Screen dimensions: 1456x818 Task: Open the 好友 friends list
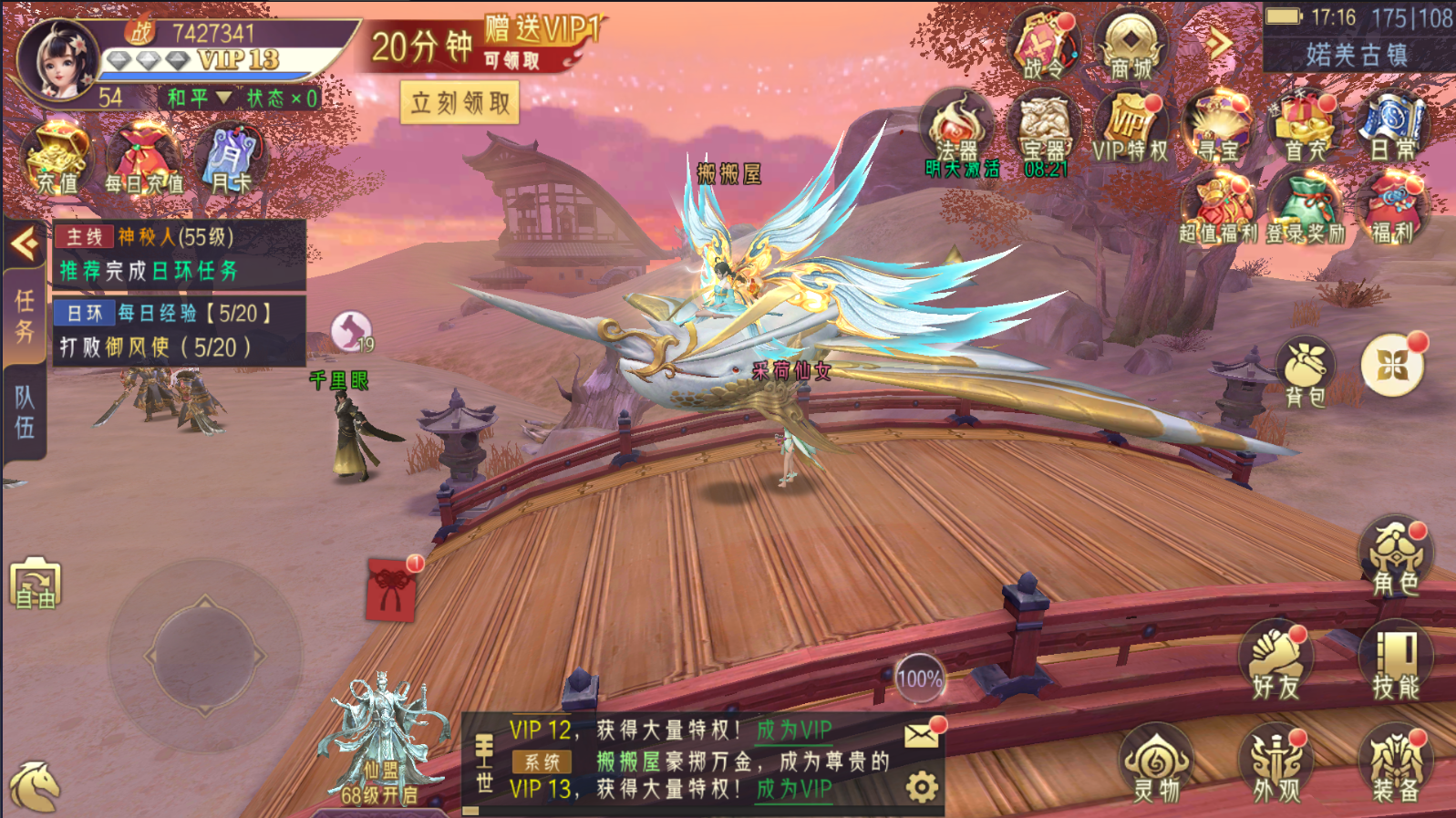click(x=1275, y=661)
